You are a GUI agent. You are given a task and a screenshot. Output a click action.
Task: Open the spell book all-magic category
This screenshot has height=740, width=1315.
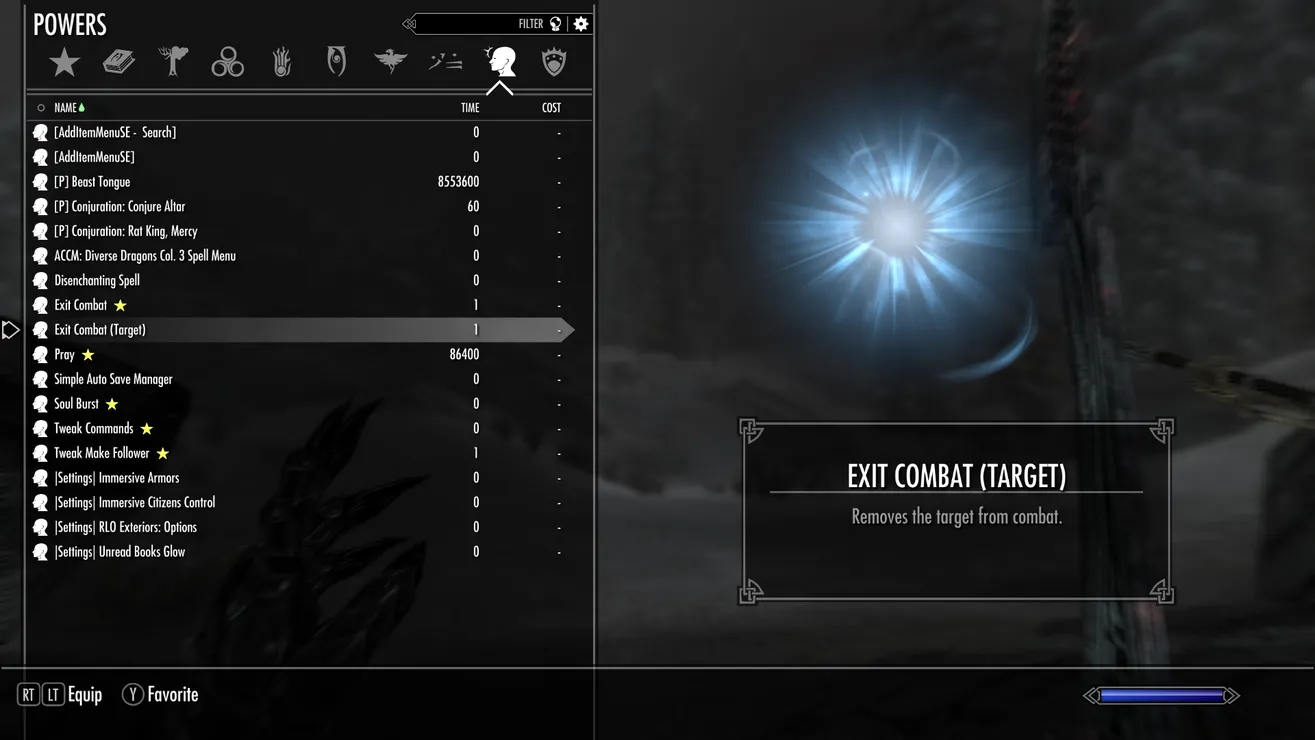coord(119,63)
